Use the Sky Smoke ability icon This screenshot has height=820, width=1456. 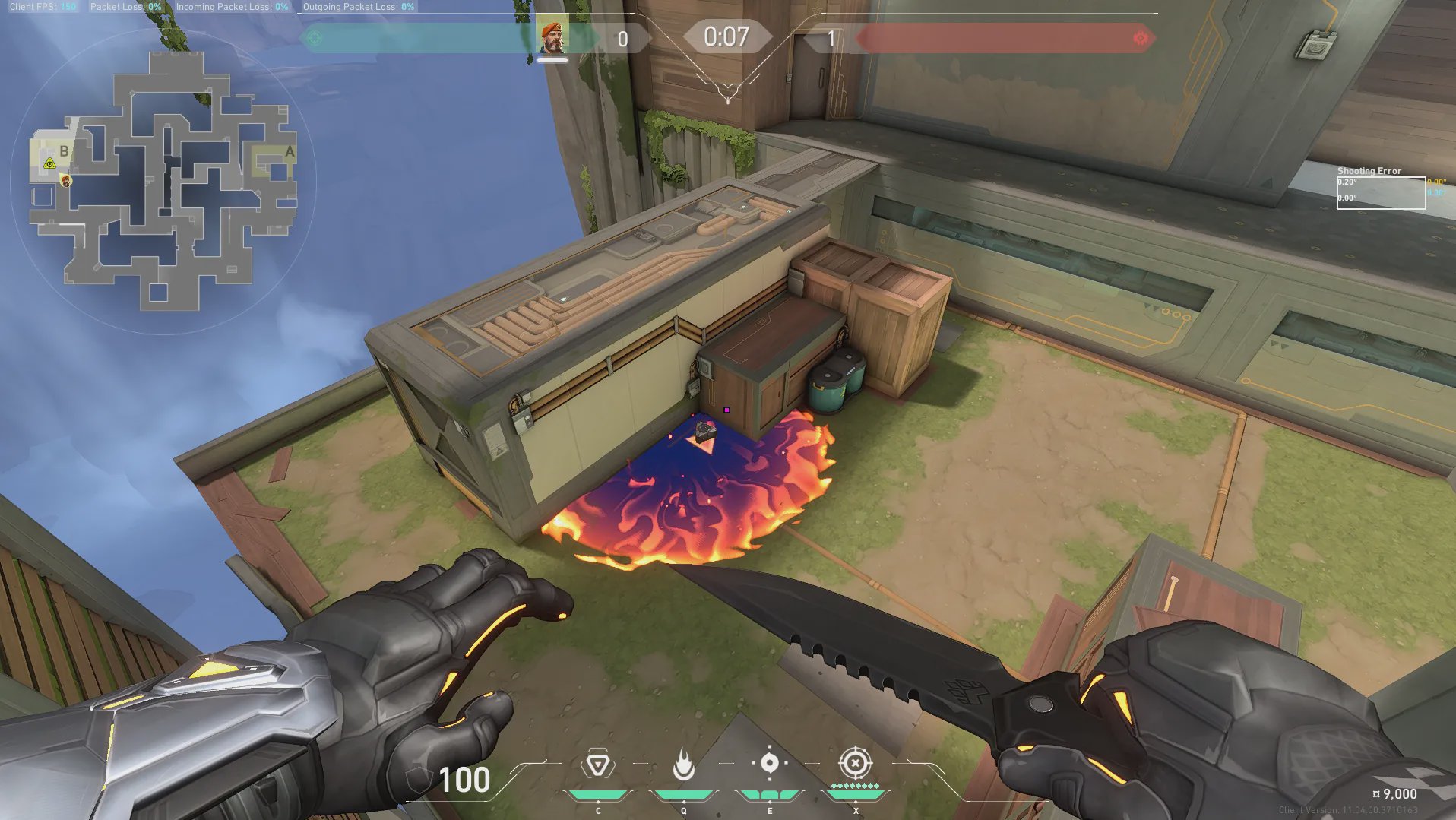coord(769,763)
